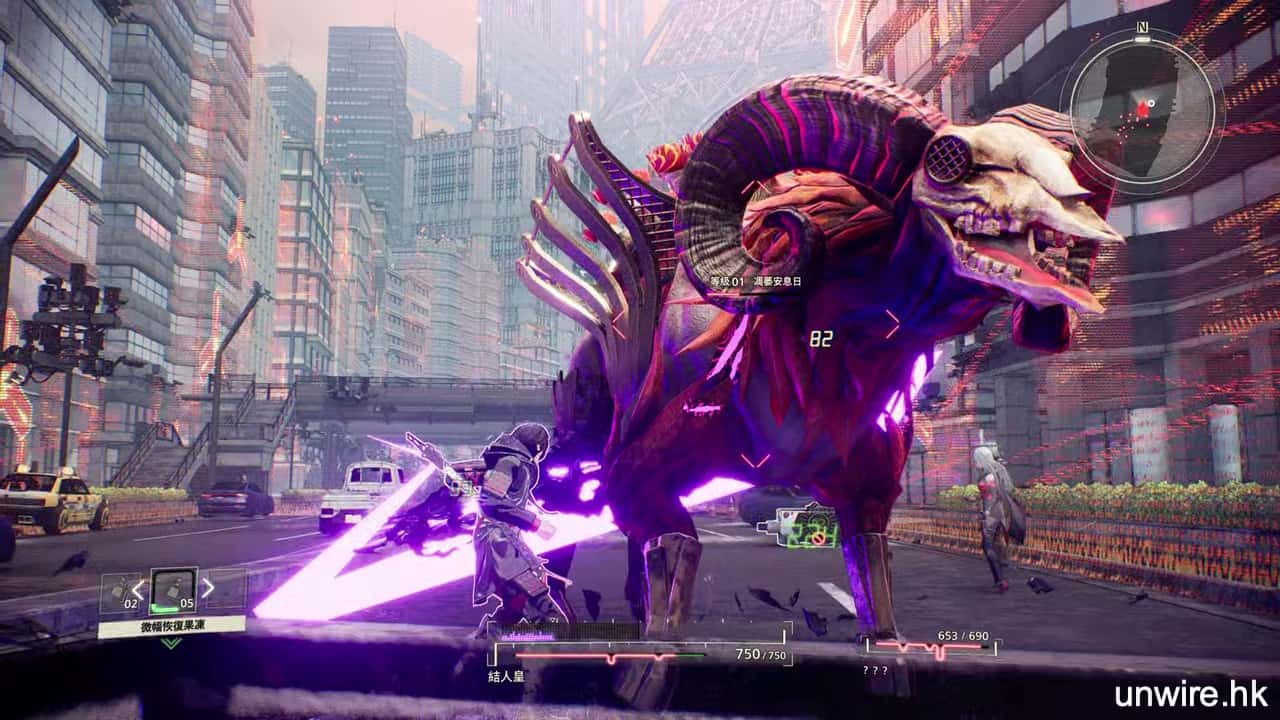Use the selected jelly item with count 05
Screen dimensions: 1280x720
[x=173, y=590]
